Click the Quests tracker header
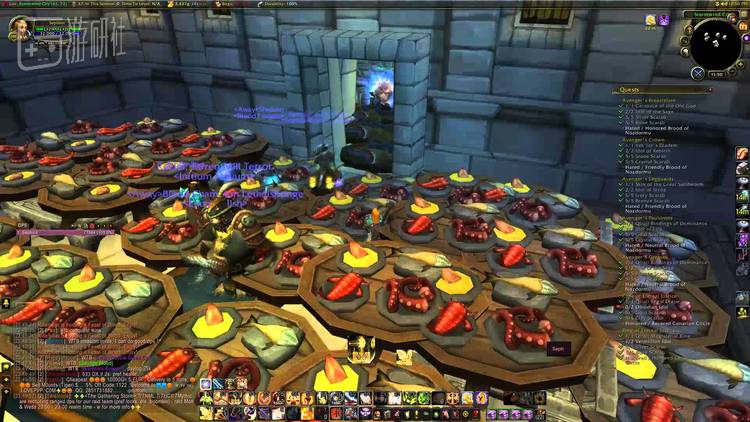 tap(631, 90)
